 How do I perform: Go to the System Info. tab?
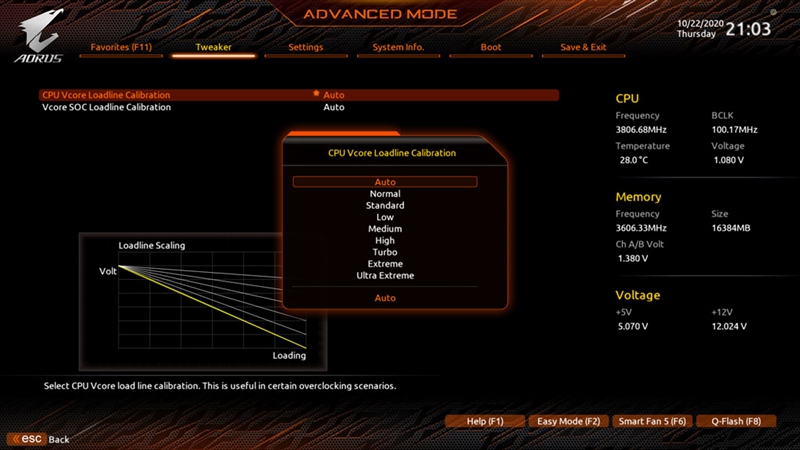tap(398, 47)
